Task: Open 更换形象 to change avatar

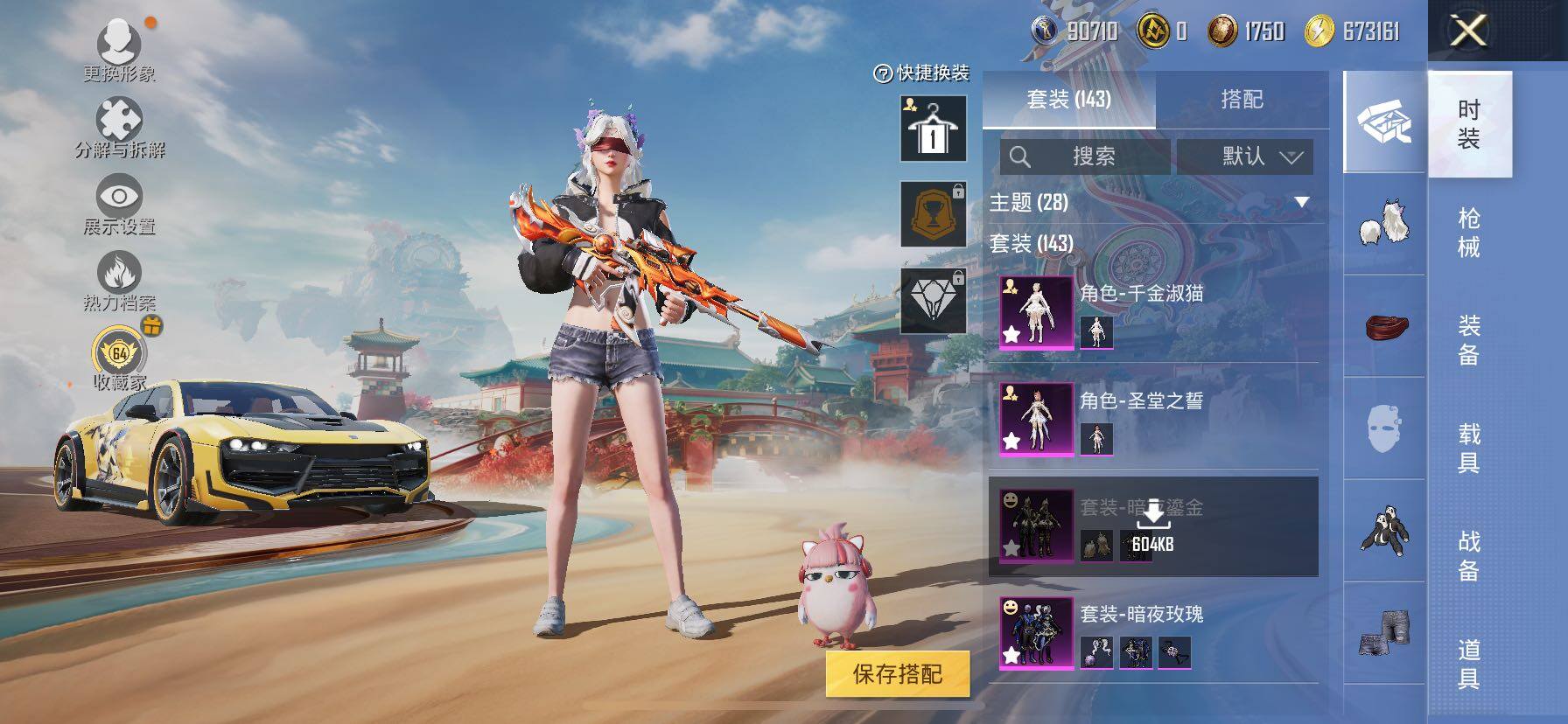Action: (x=120, y=50)
